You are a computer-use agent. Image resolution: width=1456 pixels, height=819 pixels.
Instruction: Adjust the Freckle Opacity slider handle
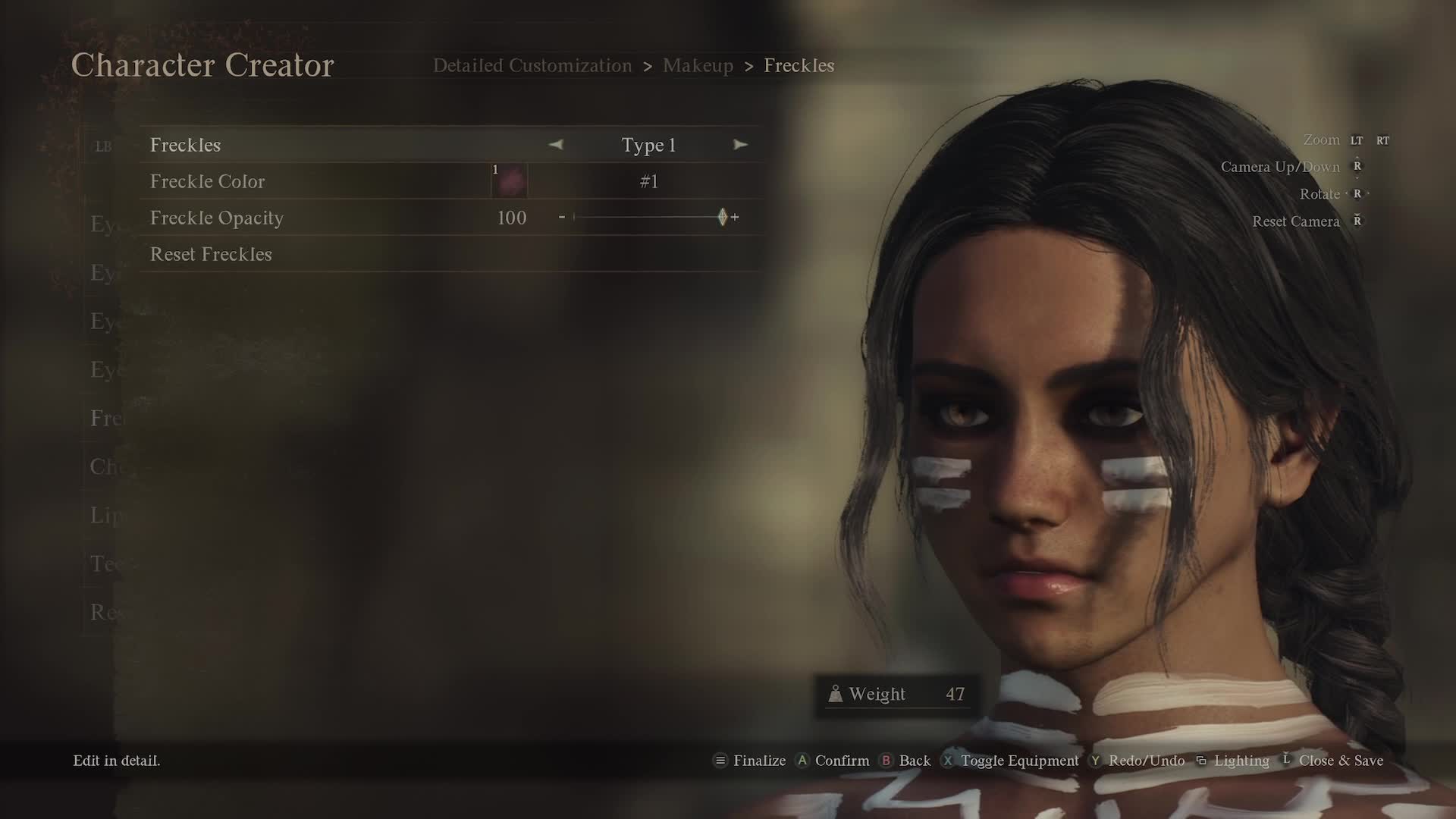tap(722, 218)
